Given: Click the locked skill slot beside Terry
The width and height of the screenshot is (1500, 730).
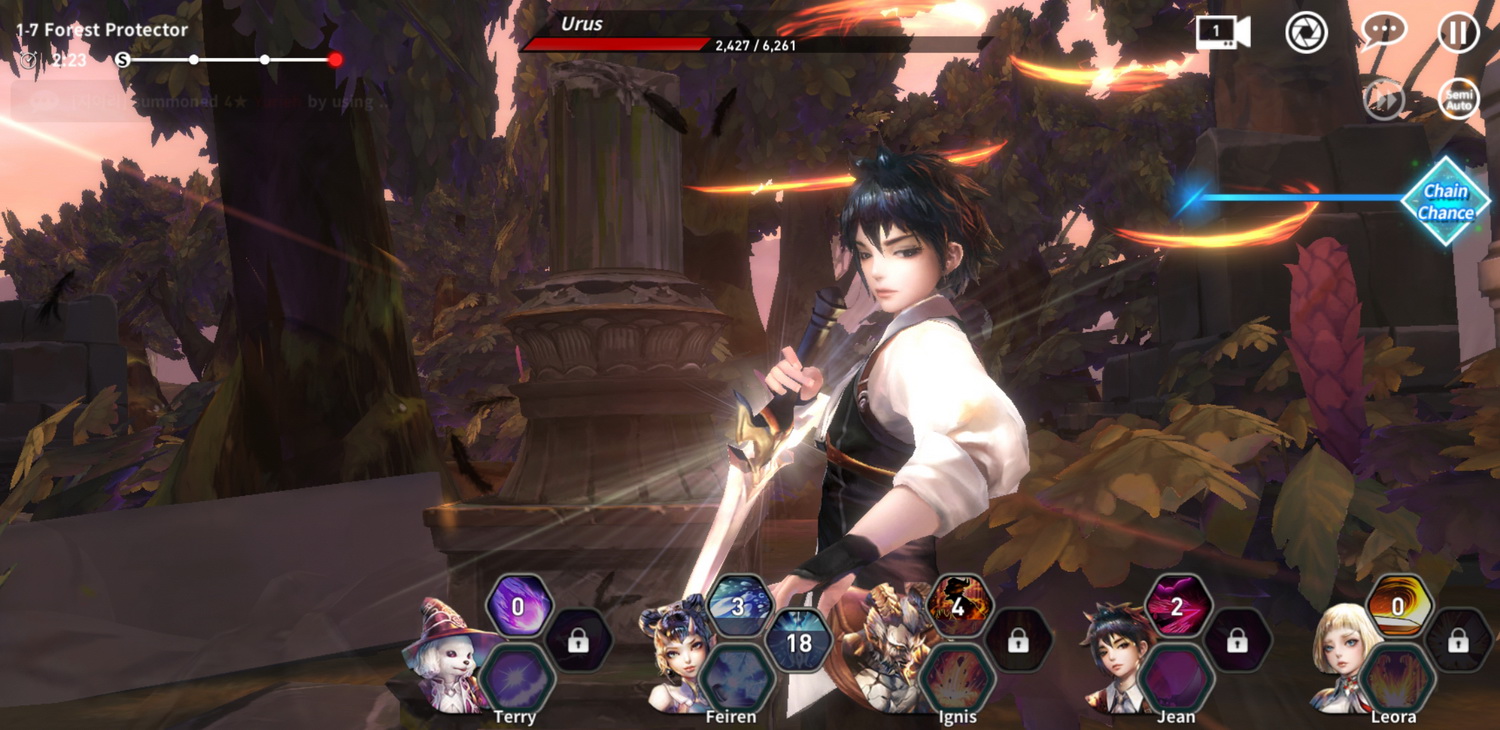Looking at the screenshot, I should pyautogui.click(x=578, y=642).
